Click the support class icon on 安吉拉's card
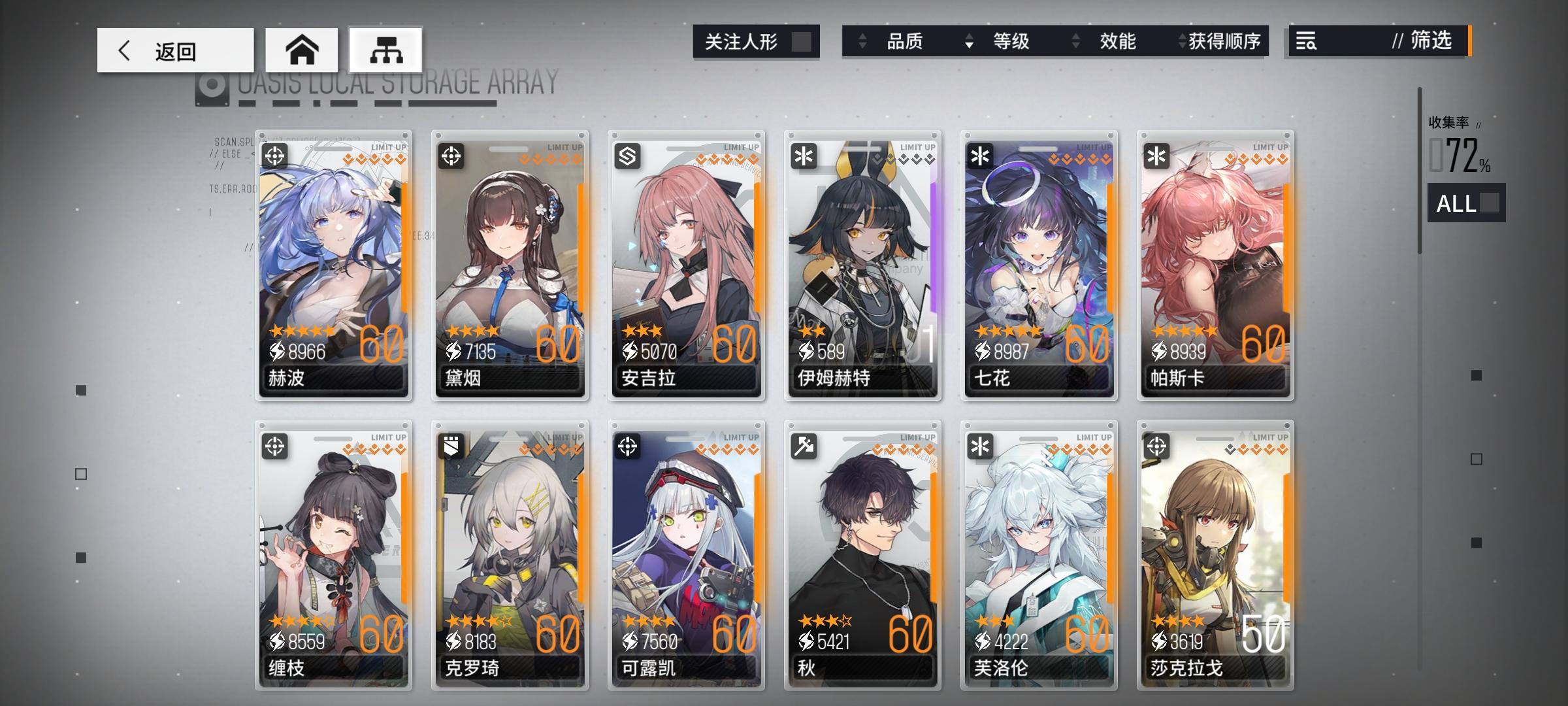The image size is (1568, 706). 629,155
